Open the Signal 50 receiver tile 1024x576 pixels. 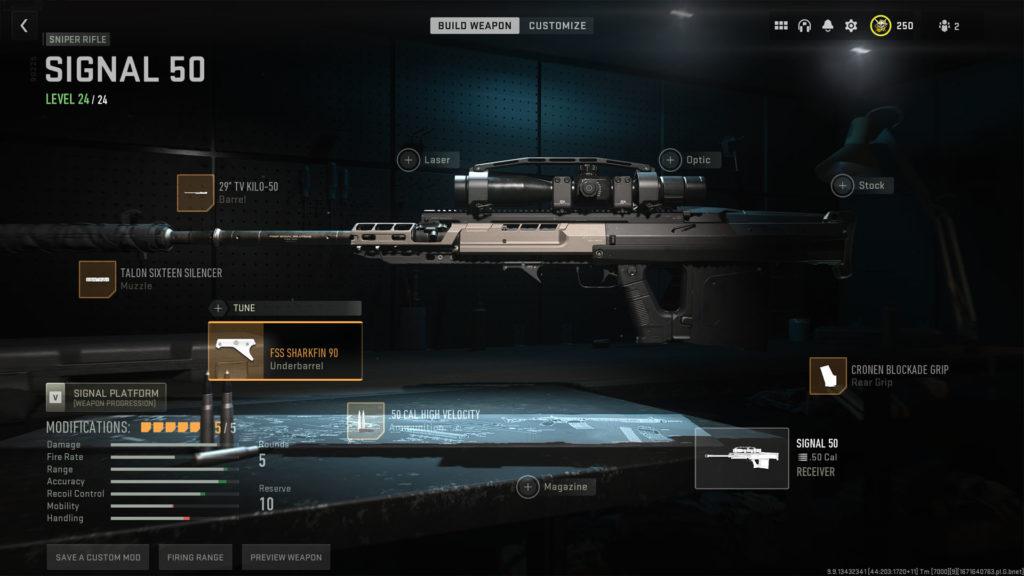point(741,458)
